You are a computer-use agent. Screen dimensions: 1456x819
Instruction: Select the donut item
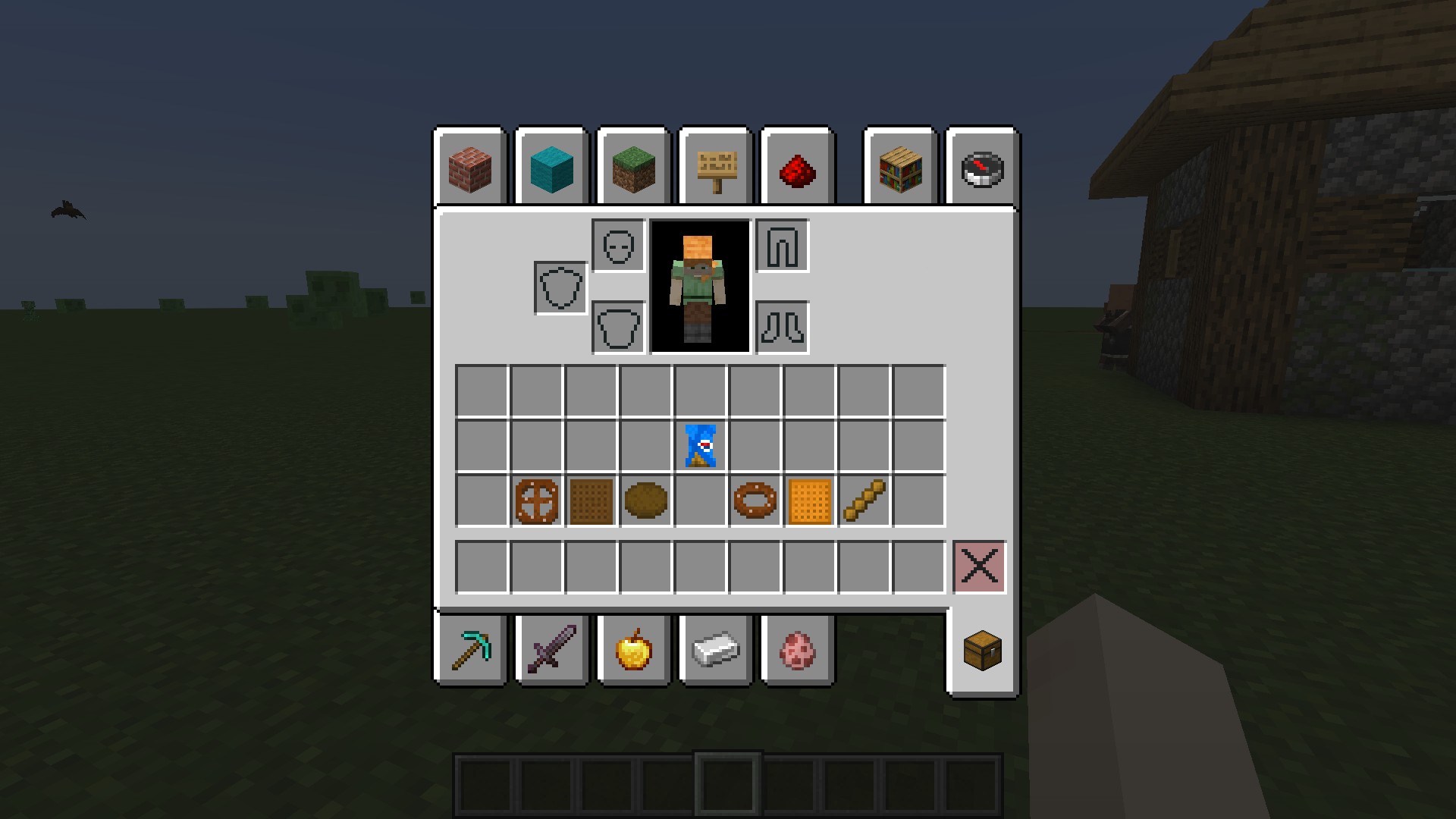[755, 500]
